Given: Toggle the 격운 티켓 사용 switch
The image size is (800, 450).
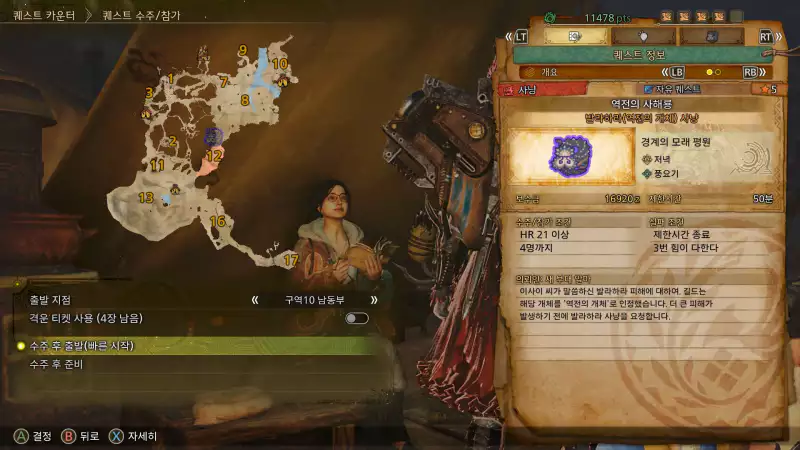Looking at the screenshot, I should coord(357,318).
